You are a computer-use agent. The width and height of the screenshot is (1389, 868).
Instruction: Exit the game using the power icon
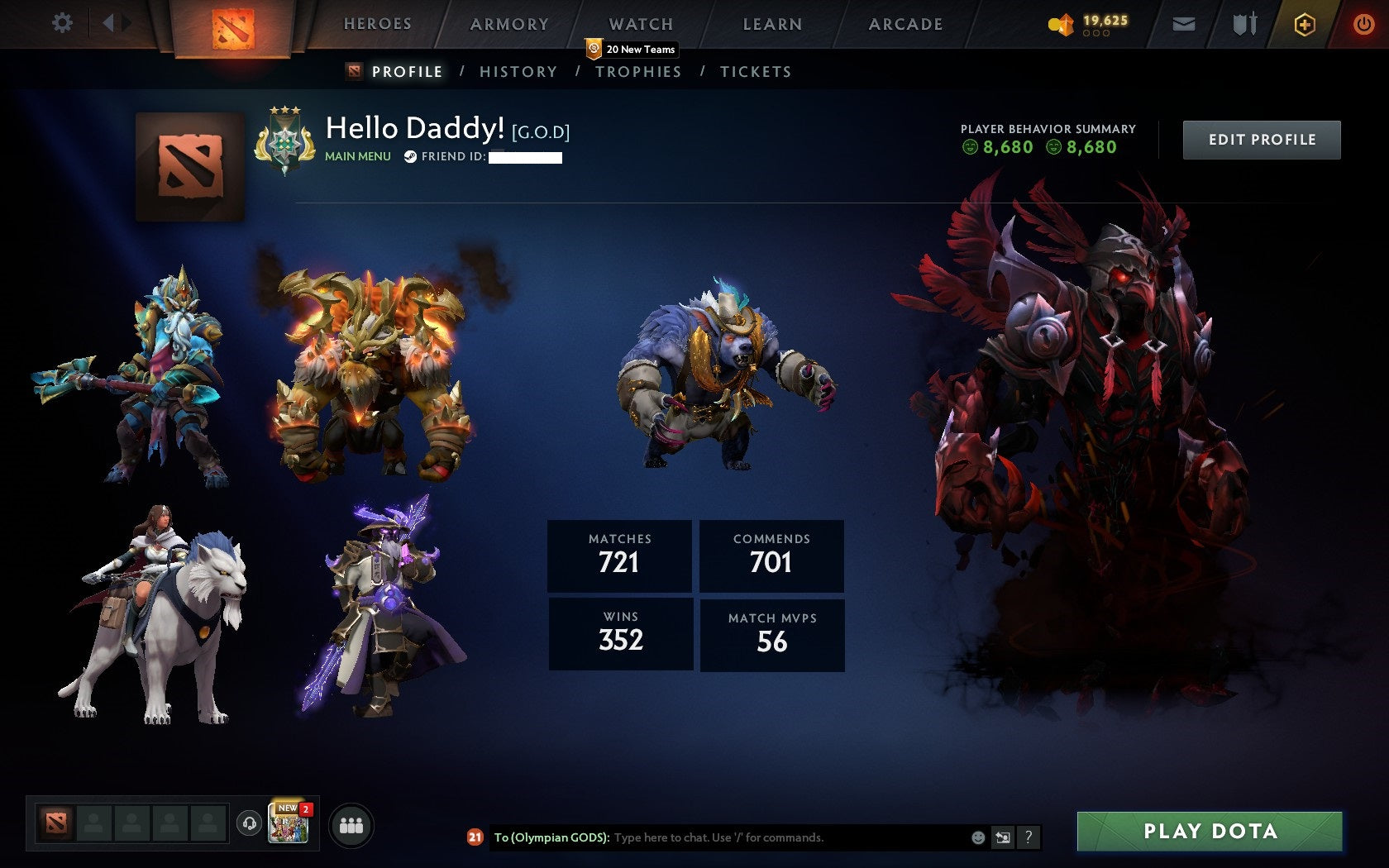1361,24
